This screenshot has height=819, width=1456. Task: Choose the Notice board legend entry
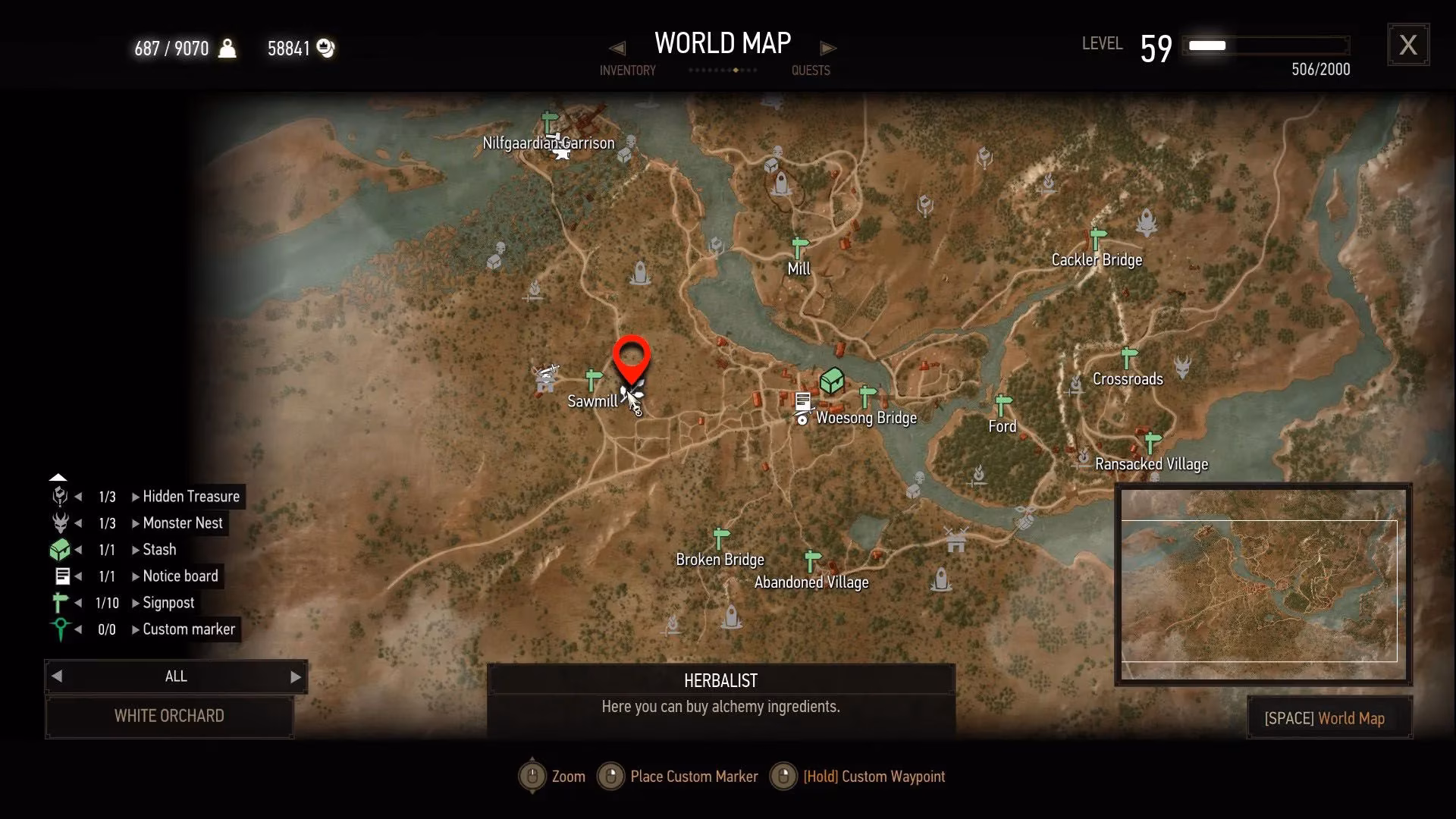(180, 576)
